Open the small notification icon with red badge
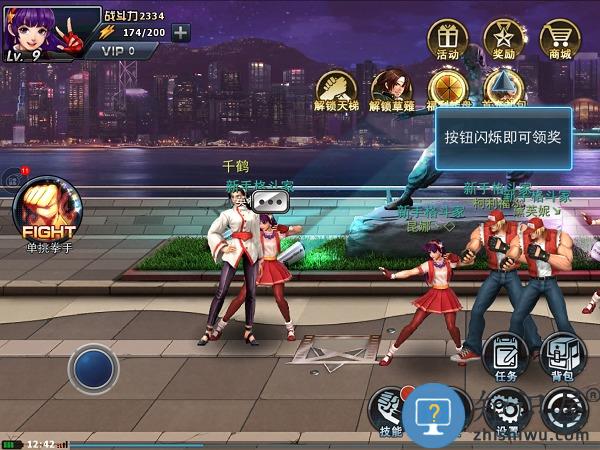 point(14,181)
